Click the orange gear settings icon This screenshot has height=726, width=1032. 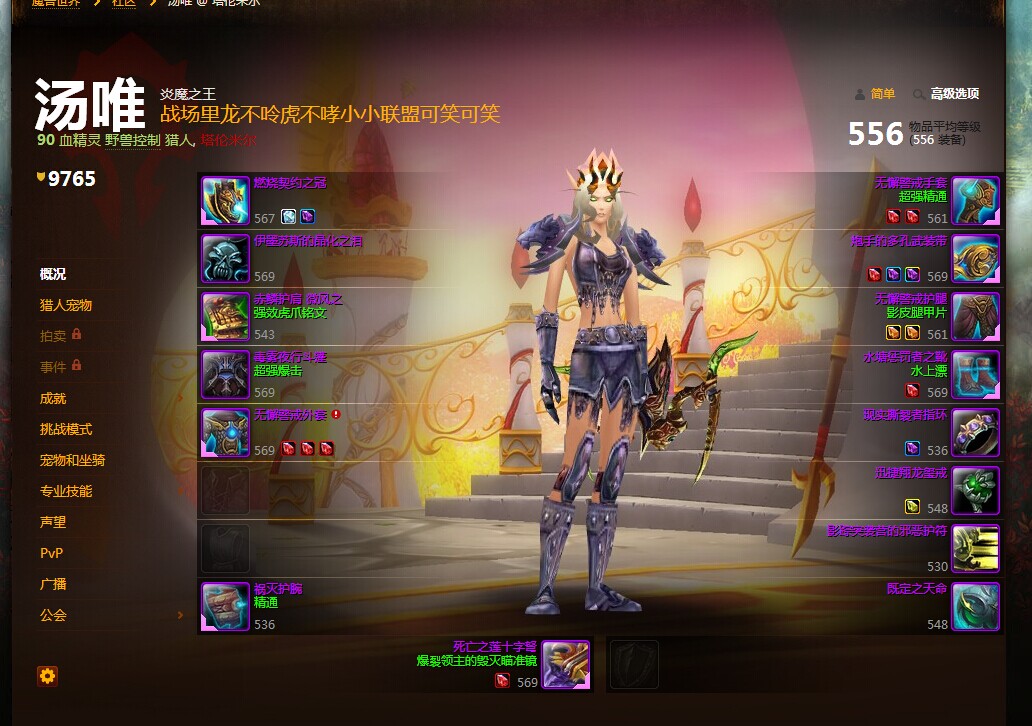coord(47,676)
